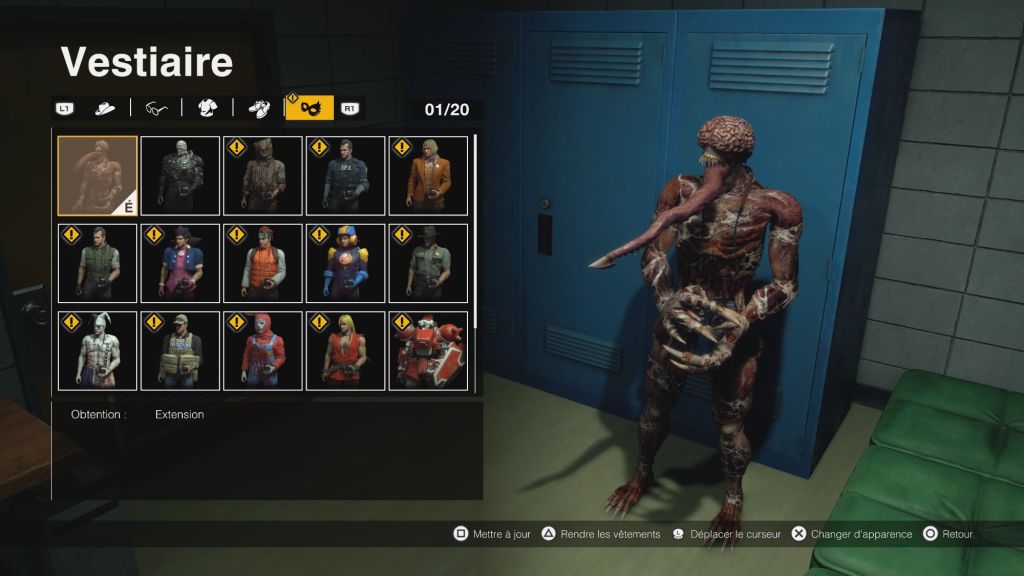Screen dimensions: 1024x576
Task: Pick the blue jacket pink apron costume
Action: click(180, 263)
